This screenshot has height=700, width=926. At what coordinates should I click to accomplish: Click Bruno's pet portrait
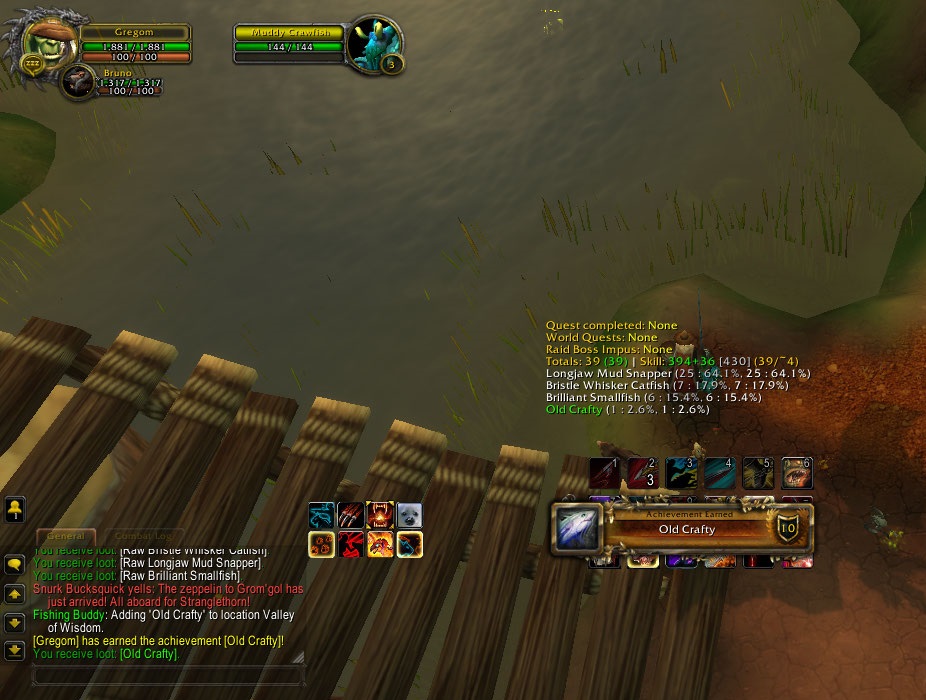(78, 83)
